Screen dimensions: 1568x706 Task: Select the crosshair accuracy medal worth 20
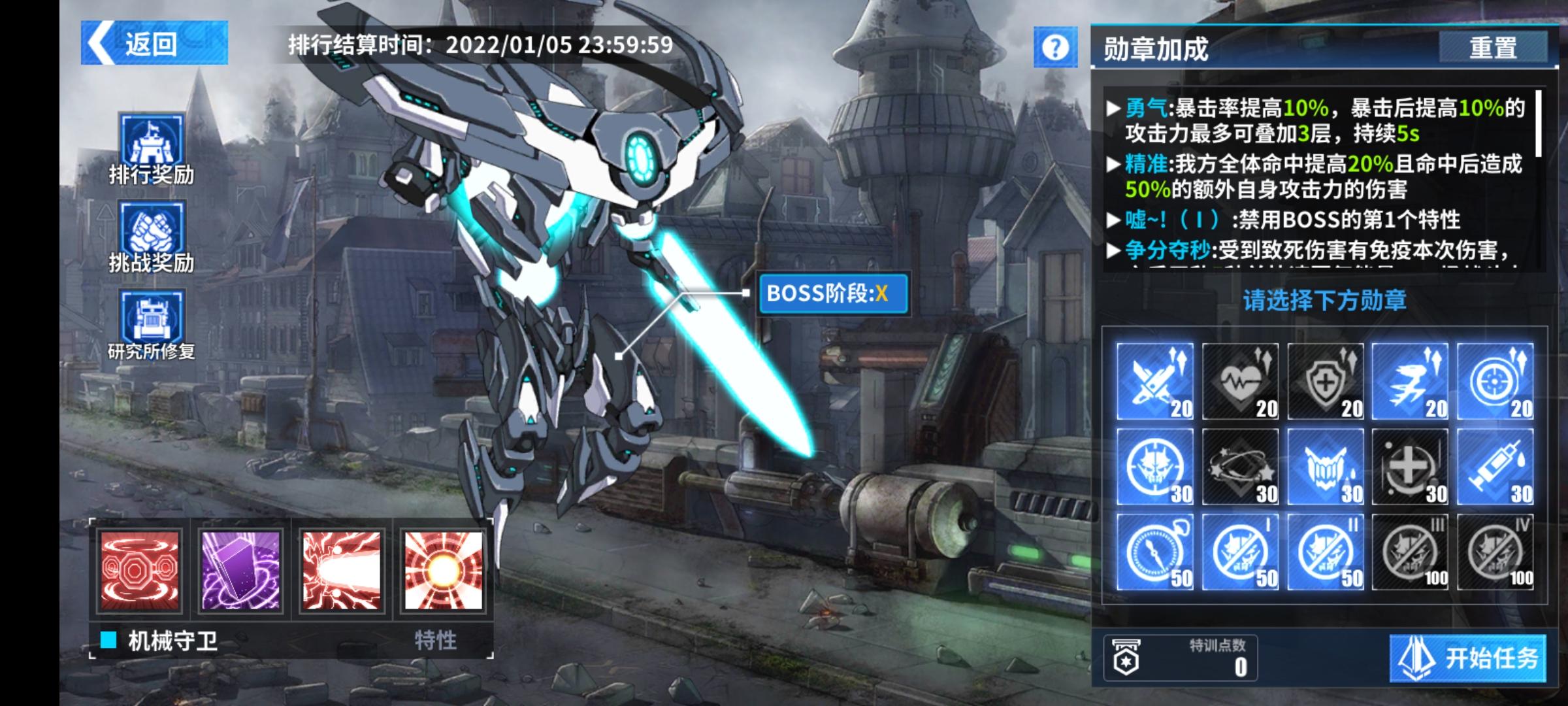(1495, 382)
